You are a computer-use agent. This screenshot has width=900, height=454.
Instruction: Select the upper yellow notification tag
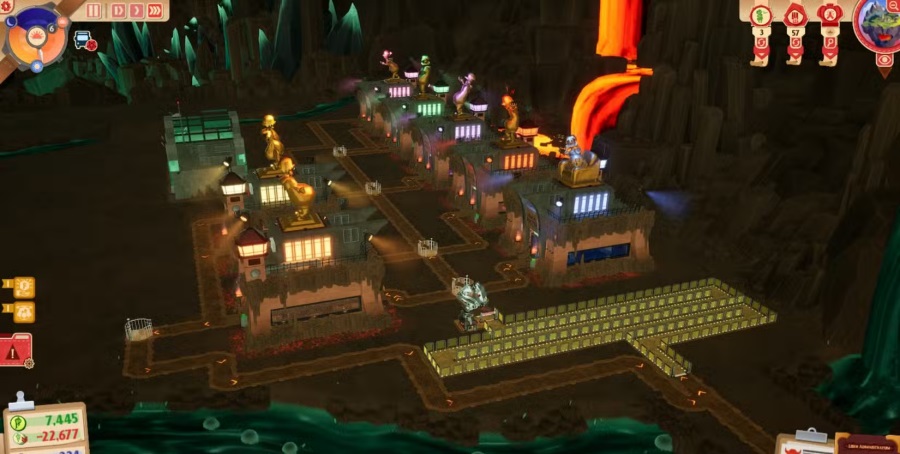(22, 289)
